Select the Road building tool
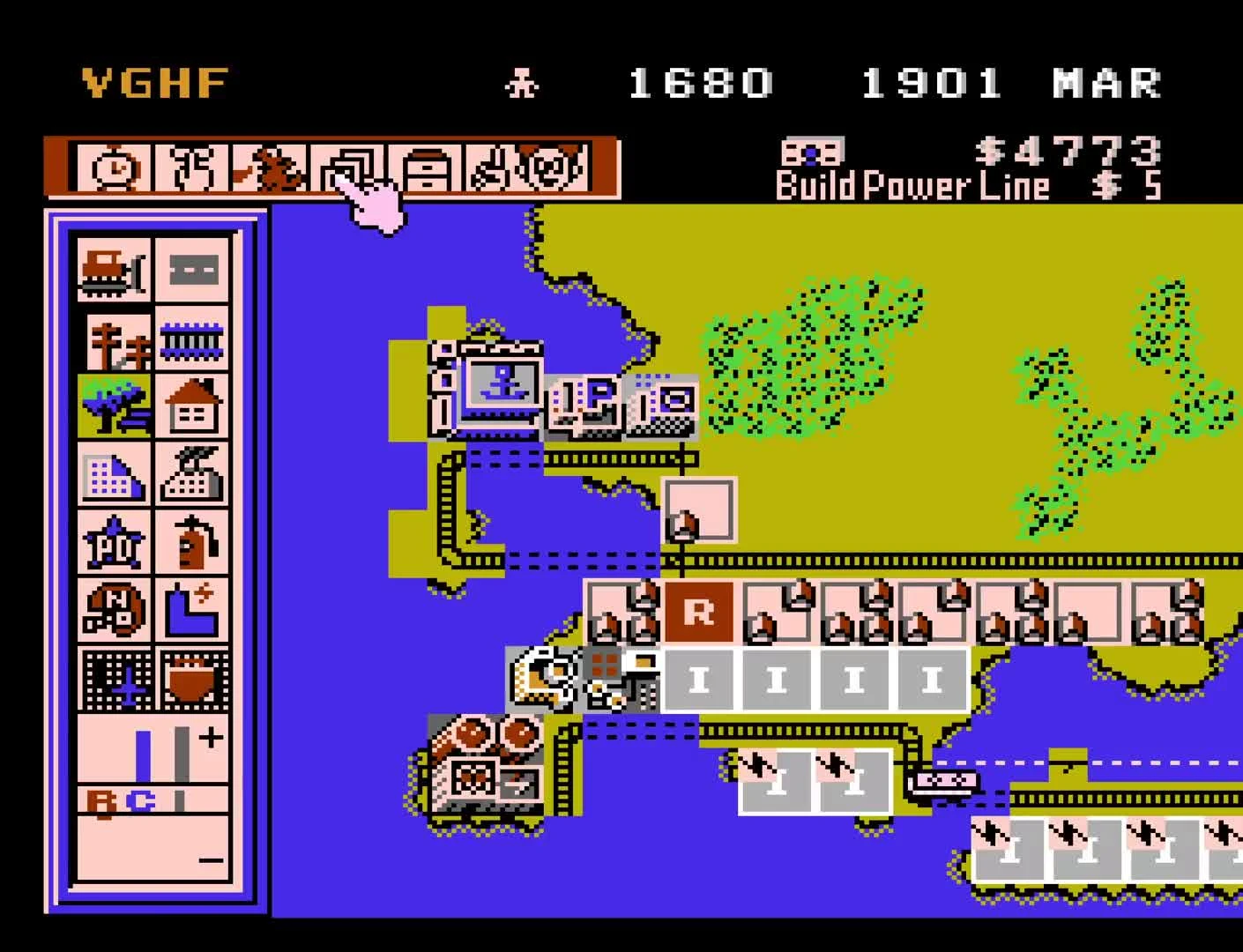Image resolution: width=1243 pixels, height=952 pixels. click(192, 269)
